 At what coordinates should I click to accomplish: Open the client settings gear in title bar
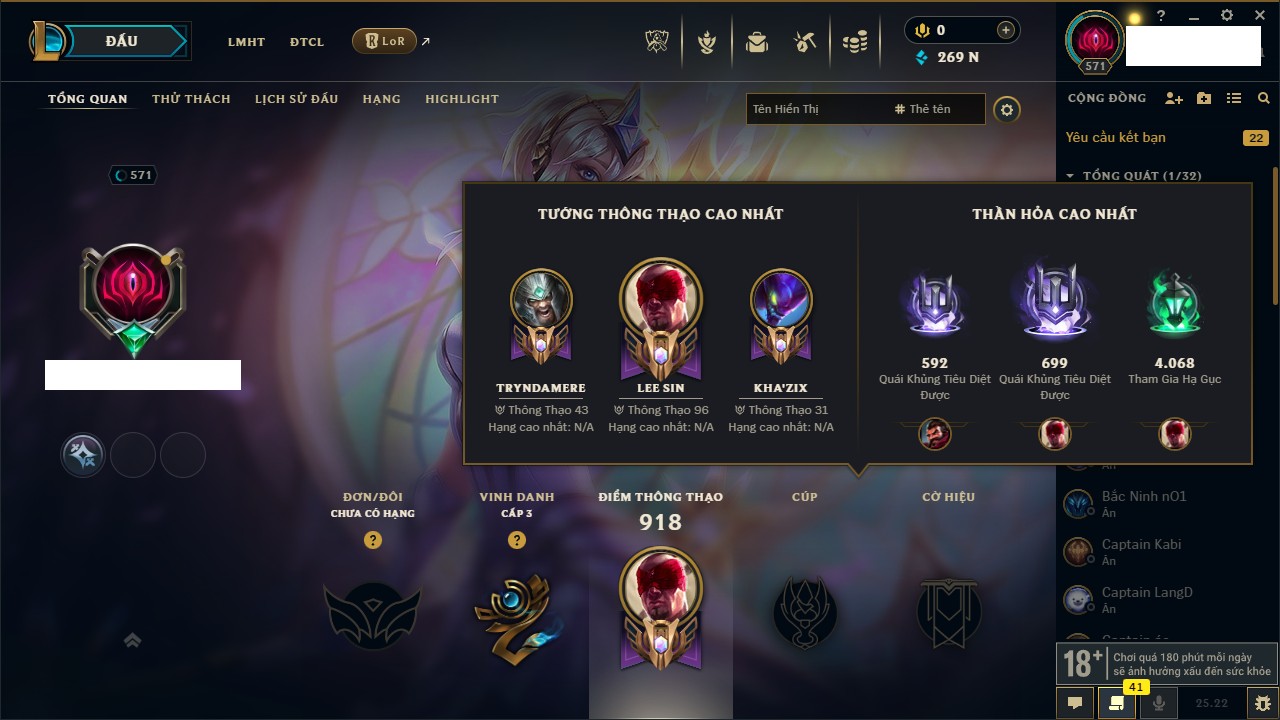coord(1227,16)
